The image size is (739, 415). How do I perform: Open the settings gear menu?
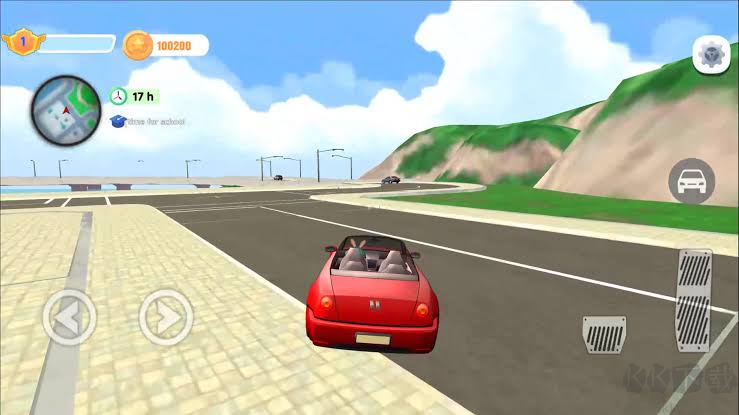click(711, 54)
